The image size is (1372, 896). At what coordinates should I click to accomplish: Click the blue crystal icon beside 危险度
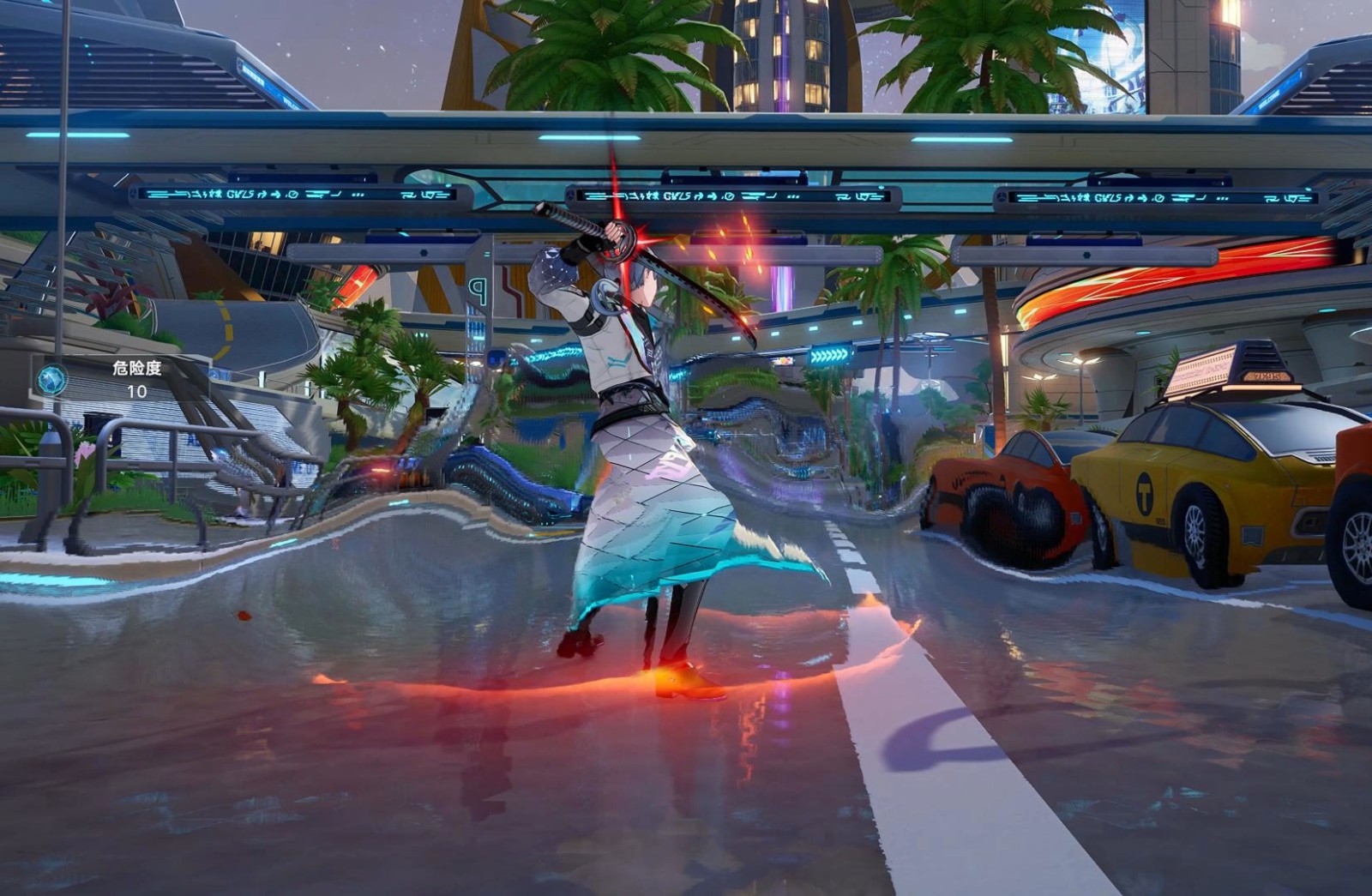tap(52, 379)
